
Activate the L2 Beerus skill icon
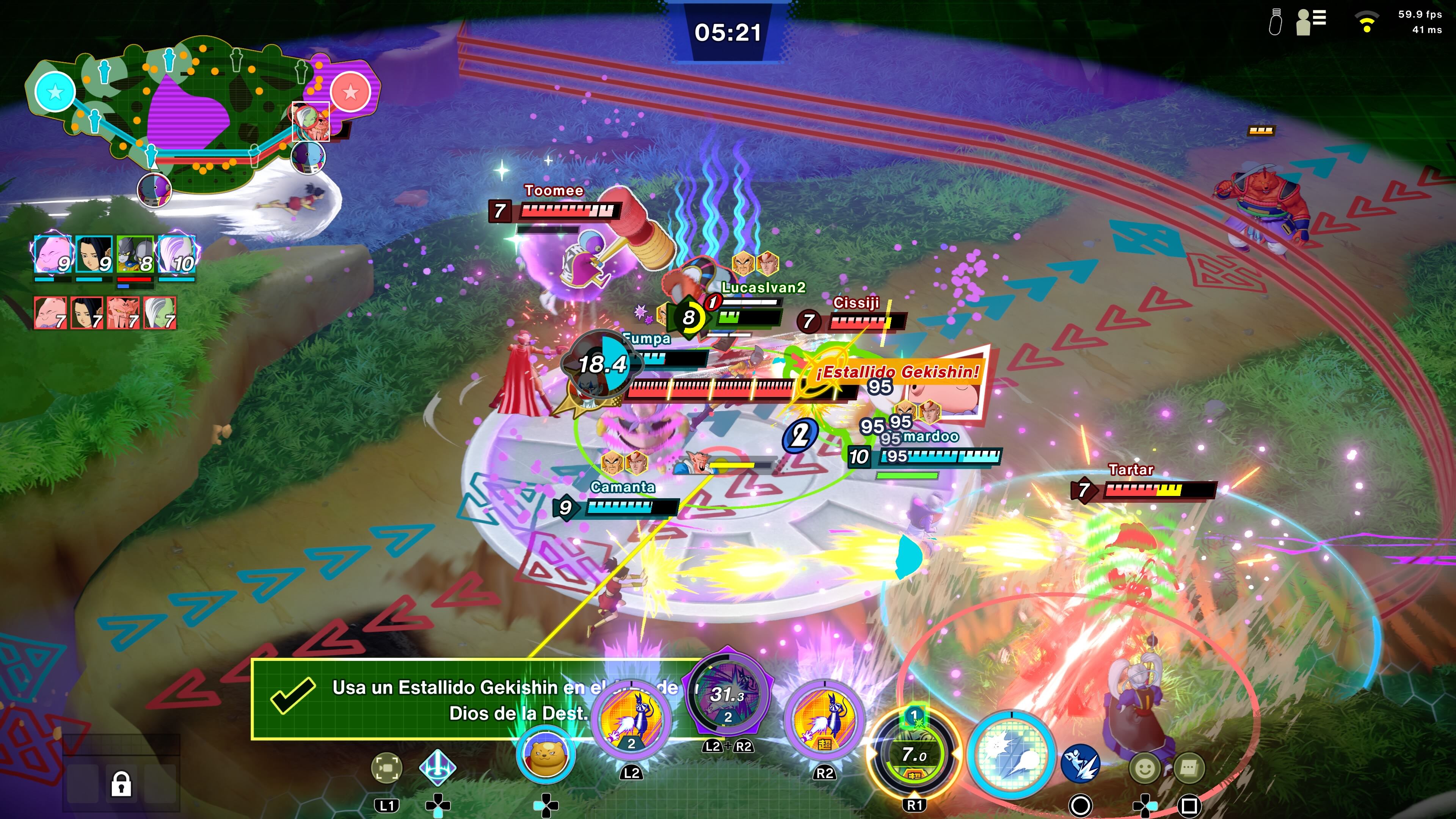(631, 720)
